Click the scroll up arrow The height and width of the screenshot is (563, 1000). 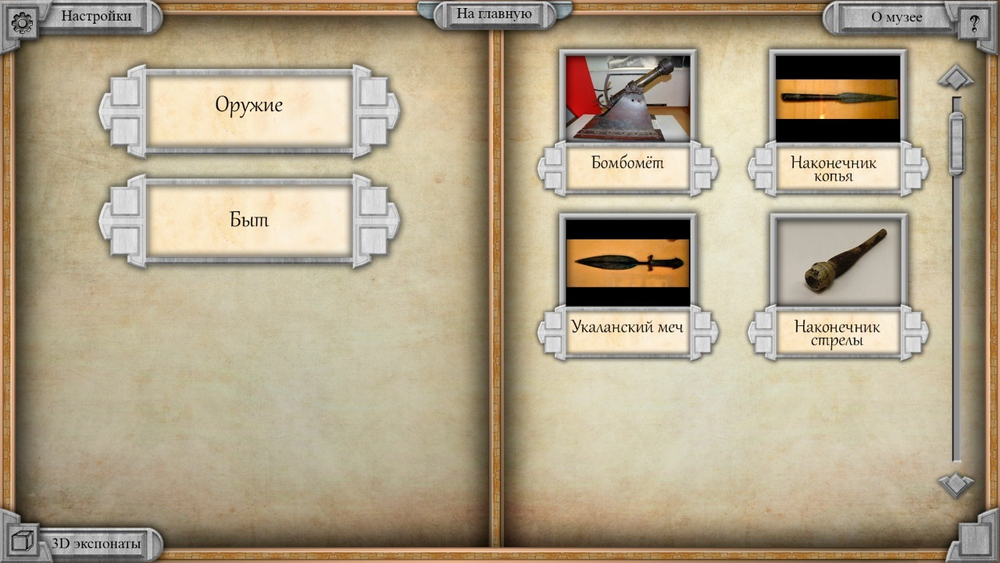click(x=956, y=77)
